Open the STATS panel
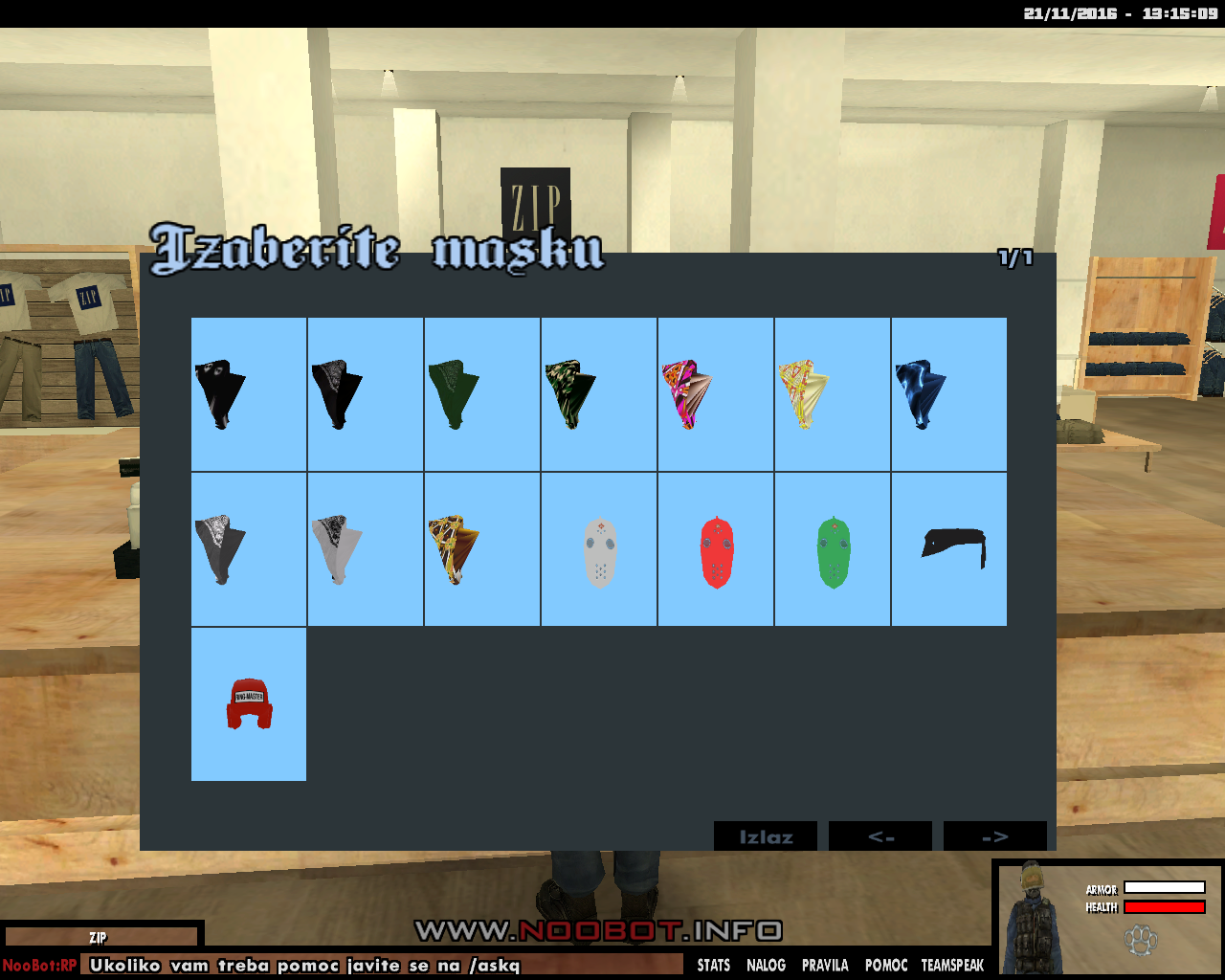The image size is (1225, 980). pos(714,965)
